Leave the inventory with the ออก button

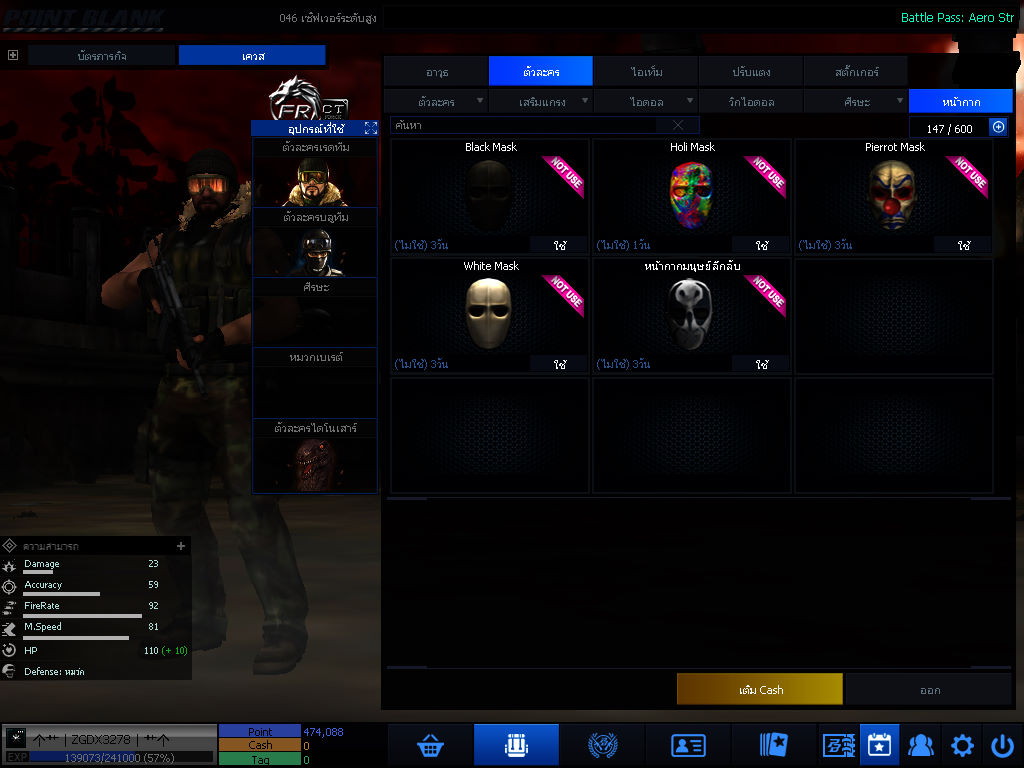click(930, 689)
